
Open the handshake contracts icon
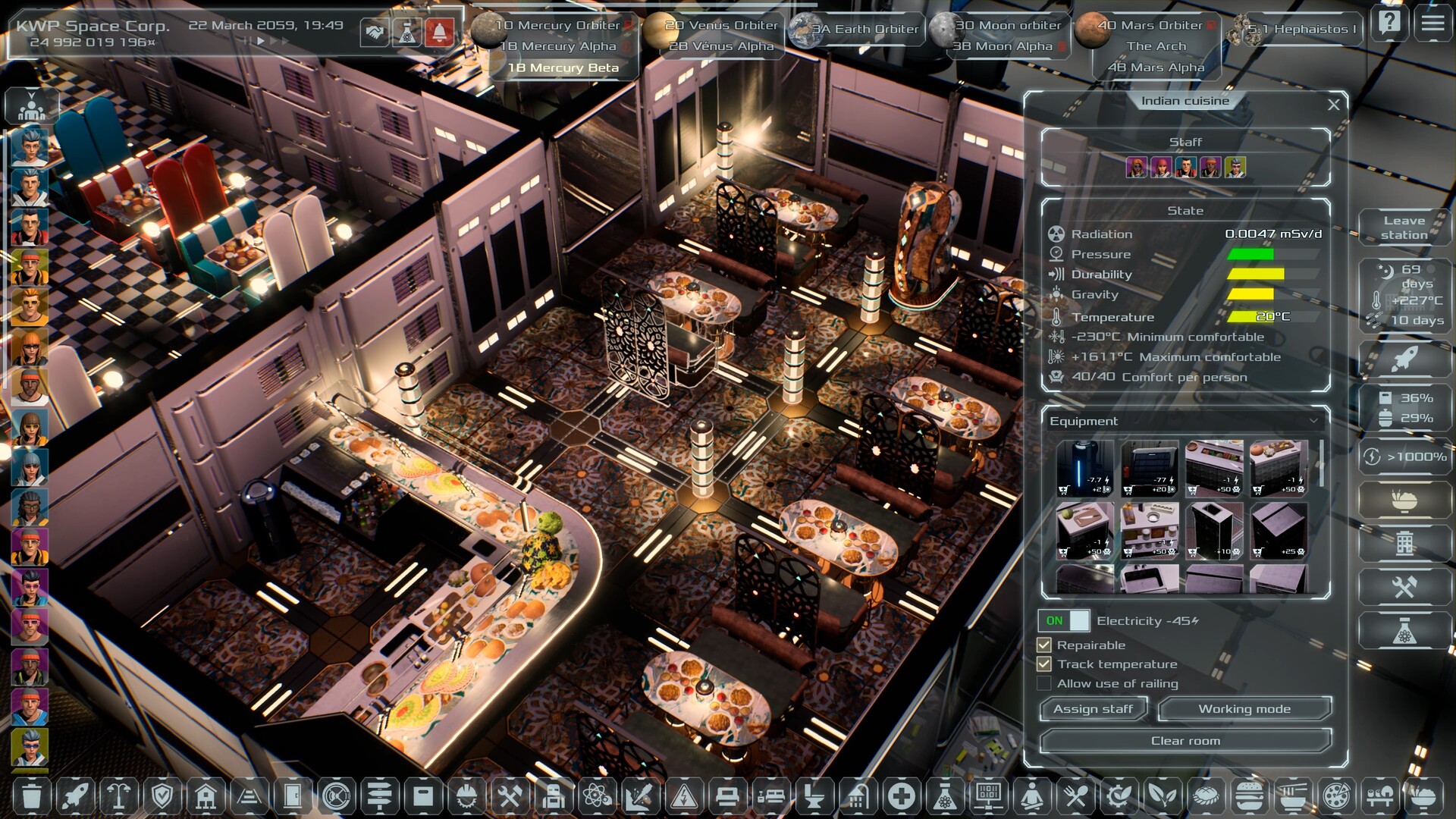374,32
